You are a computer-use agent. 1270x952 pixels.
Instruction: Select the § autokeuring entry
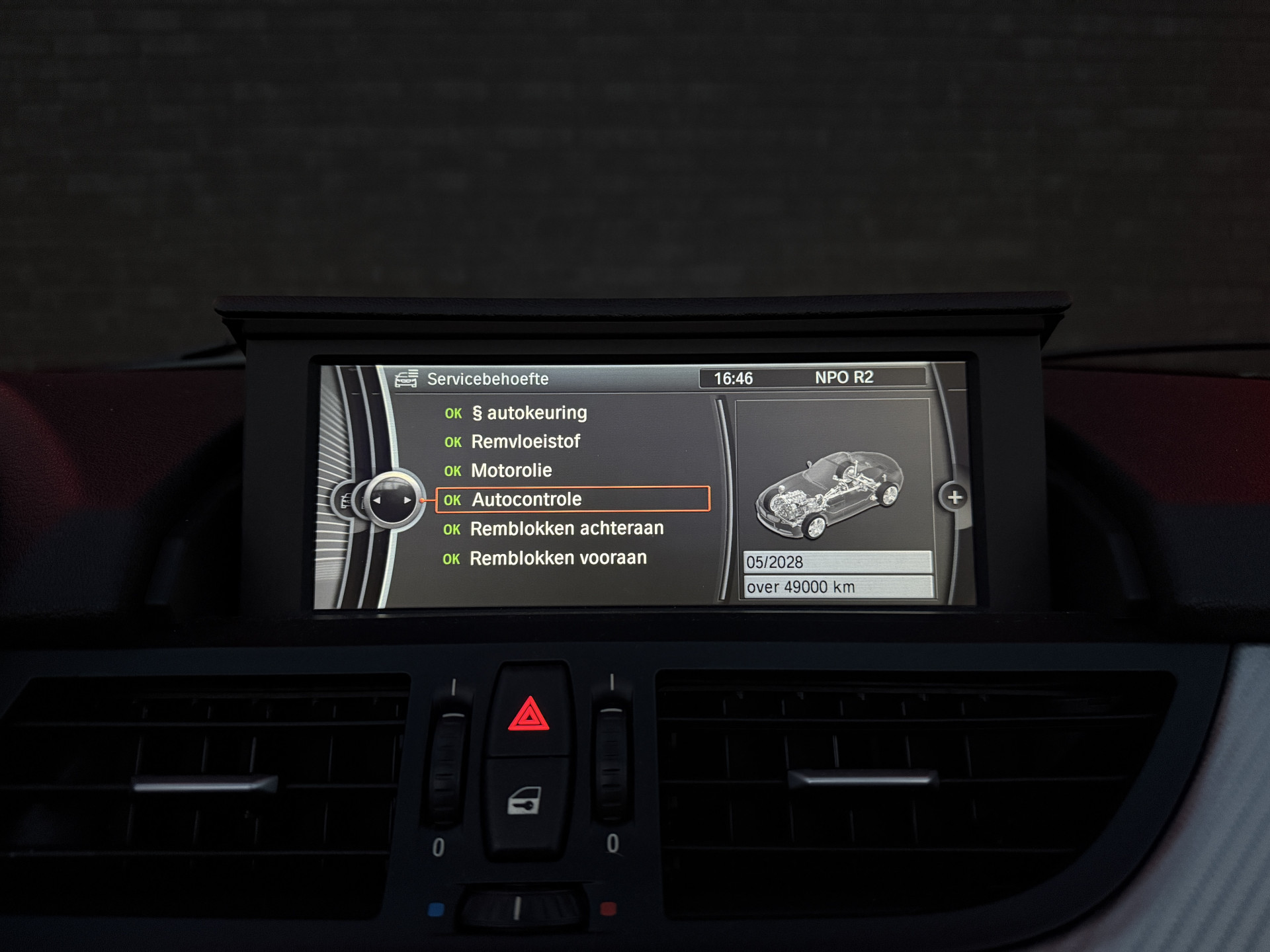tap(529, 413)
